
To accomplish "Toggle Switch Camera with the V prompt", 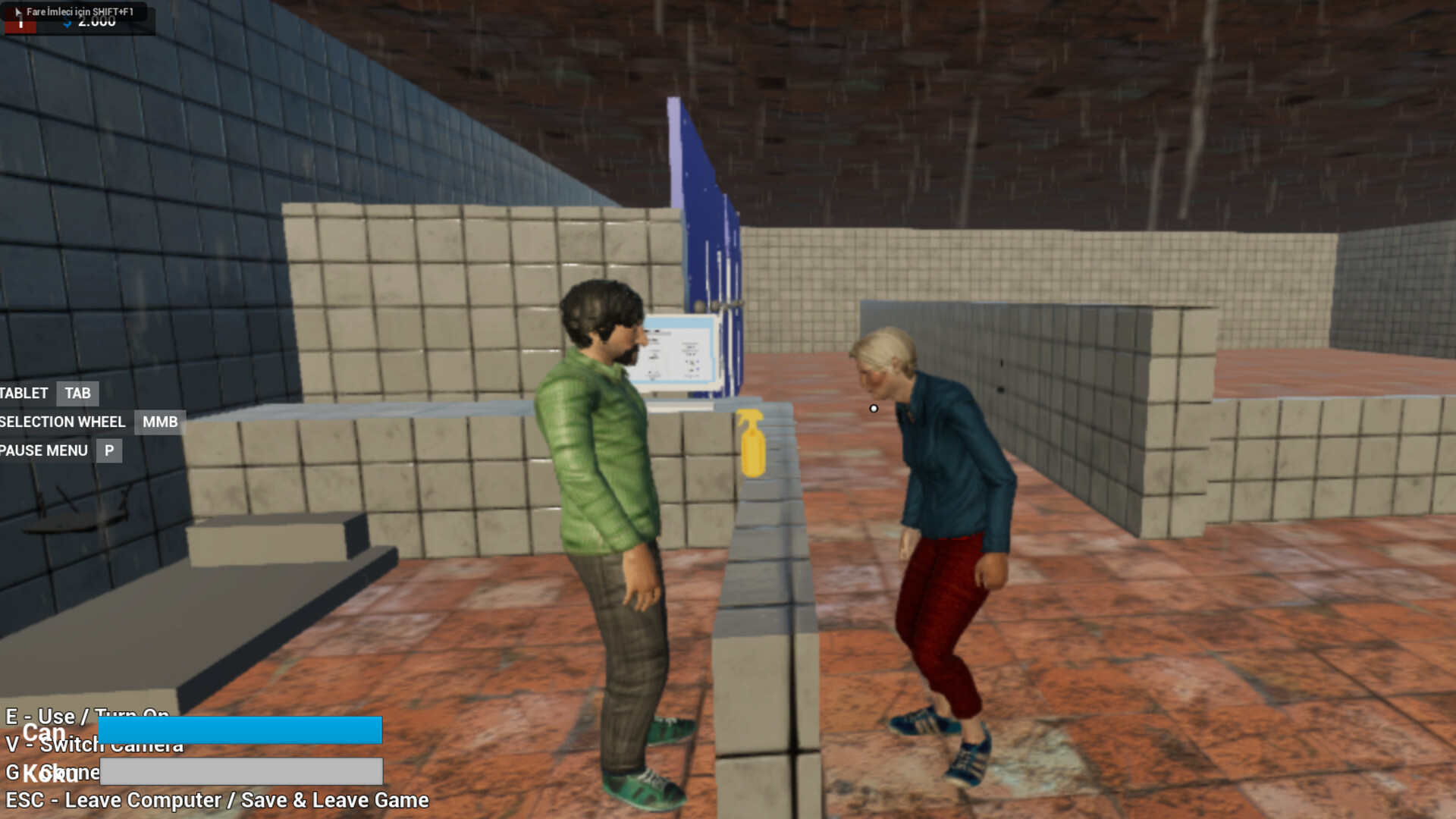I will tap(93, 745).
